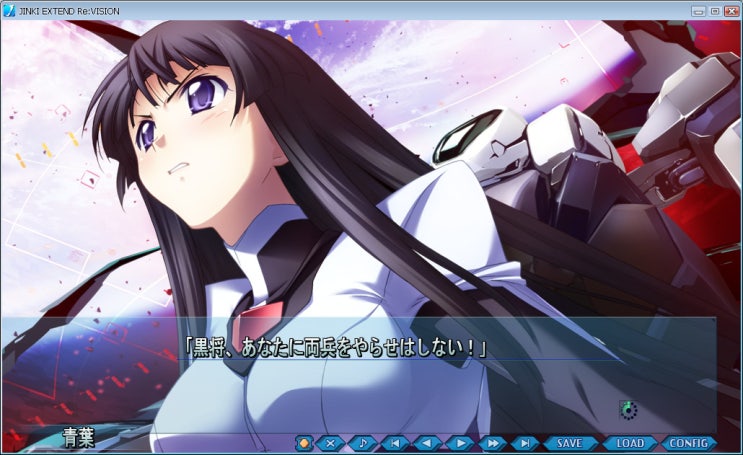The height and width of the screenshot is (455, 743).
Task: Start auto-play with the right arrow button
Action: tap(459, 442)
